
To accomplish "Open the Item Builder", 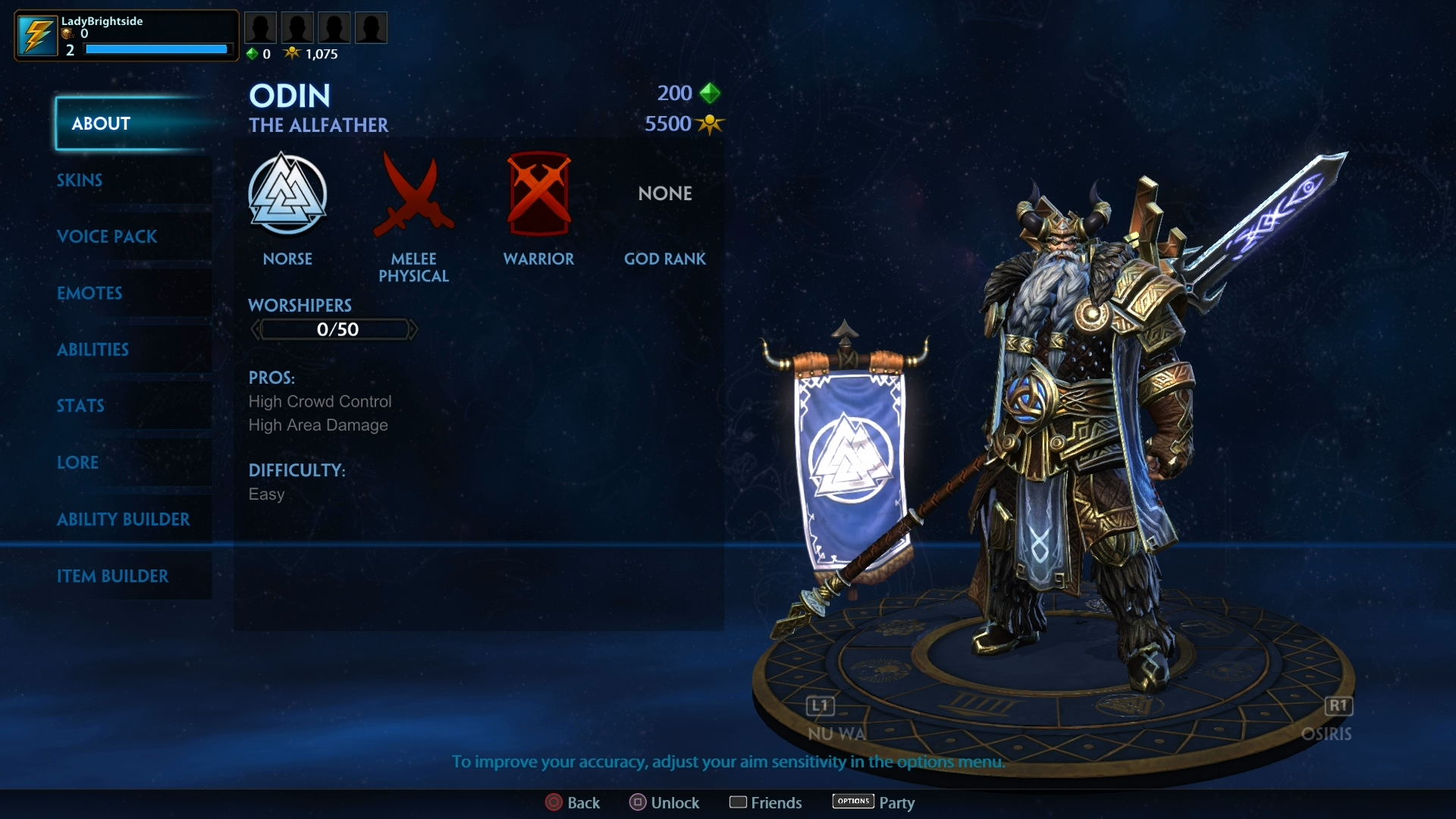I will tap(112, 576).
